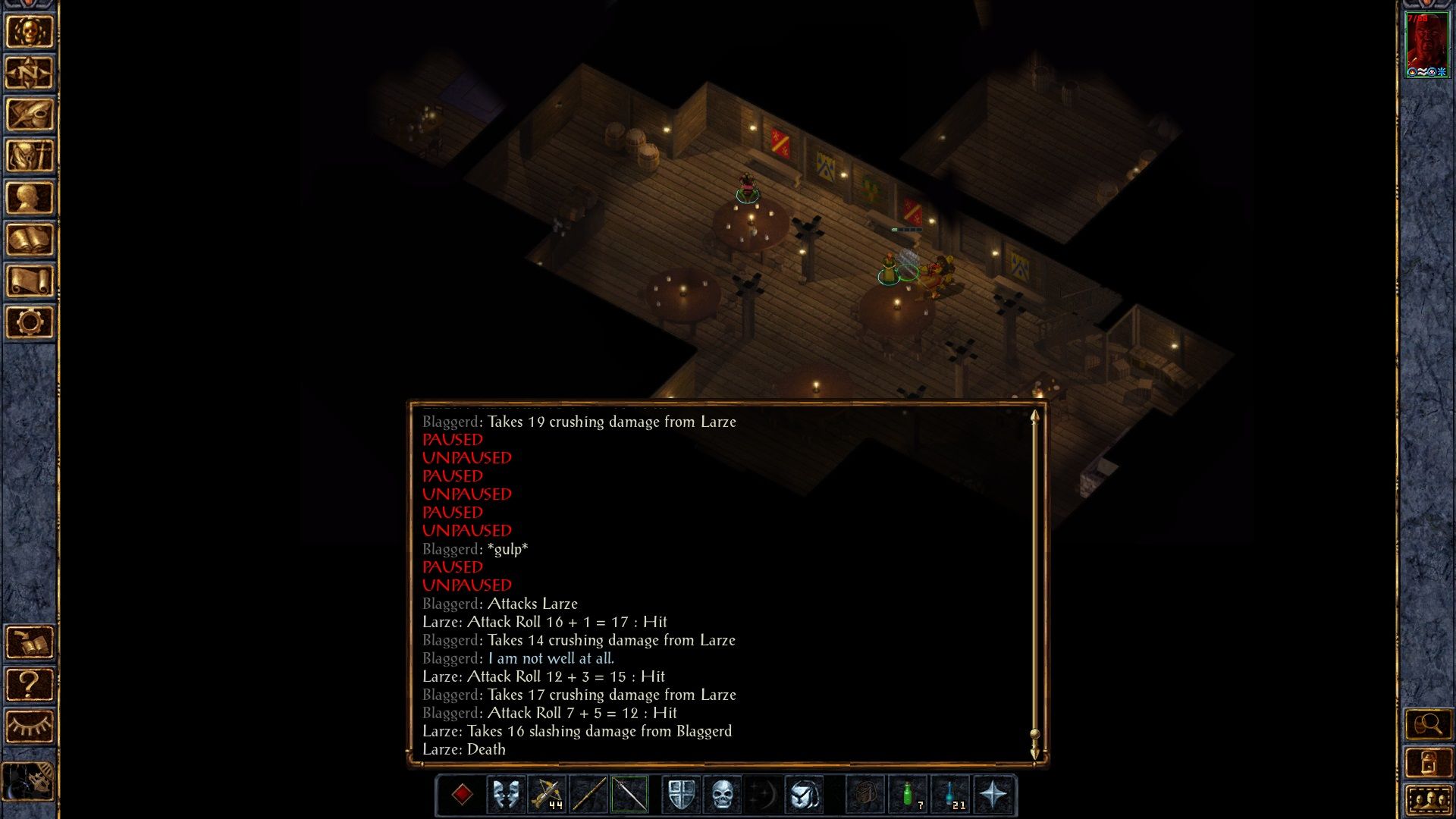
Task: Open the inventory helmet and sword button
Action: (30, 156)
